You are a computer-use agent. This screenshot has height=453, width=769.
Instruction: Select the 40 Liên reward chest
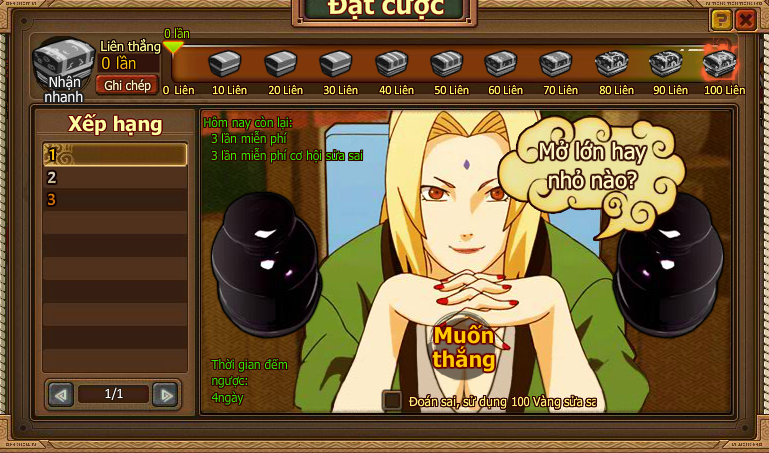coord(391,64)
